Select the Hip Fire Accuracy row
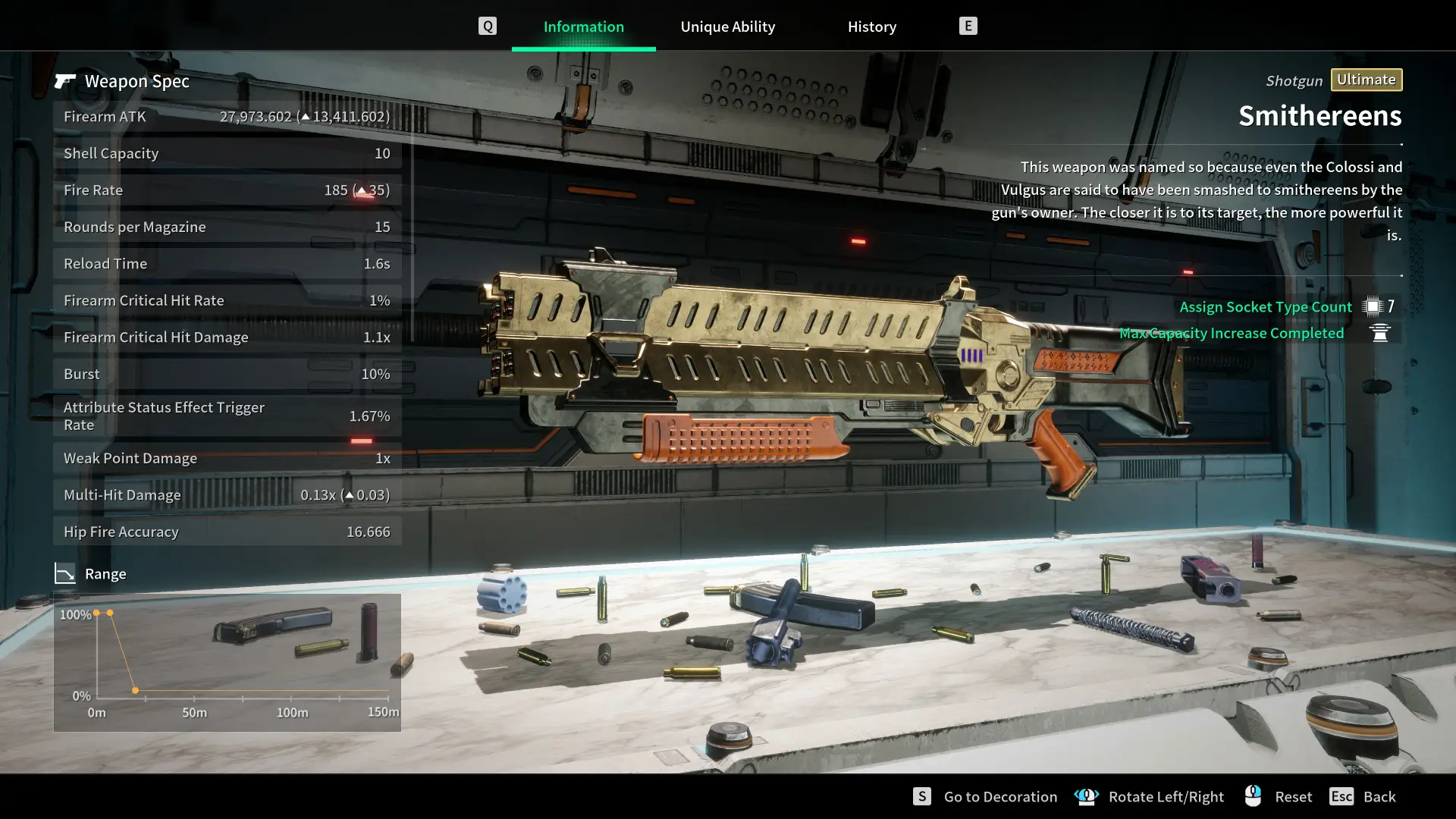This screenshot has height=819, width=1456. [x=227, y=532]
